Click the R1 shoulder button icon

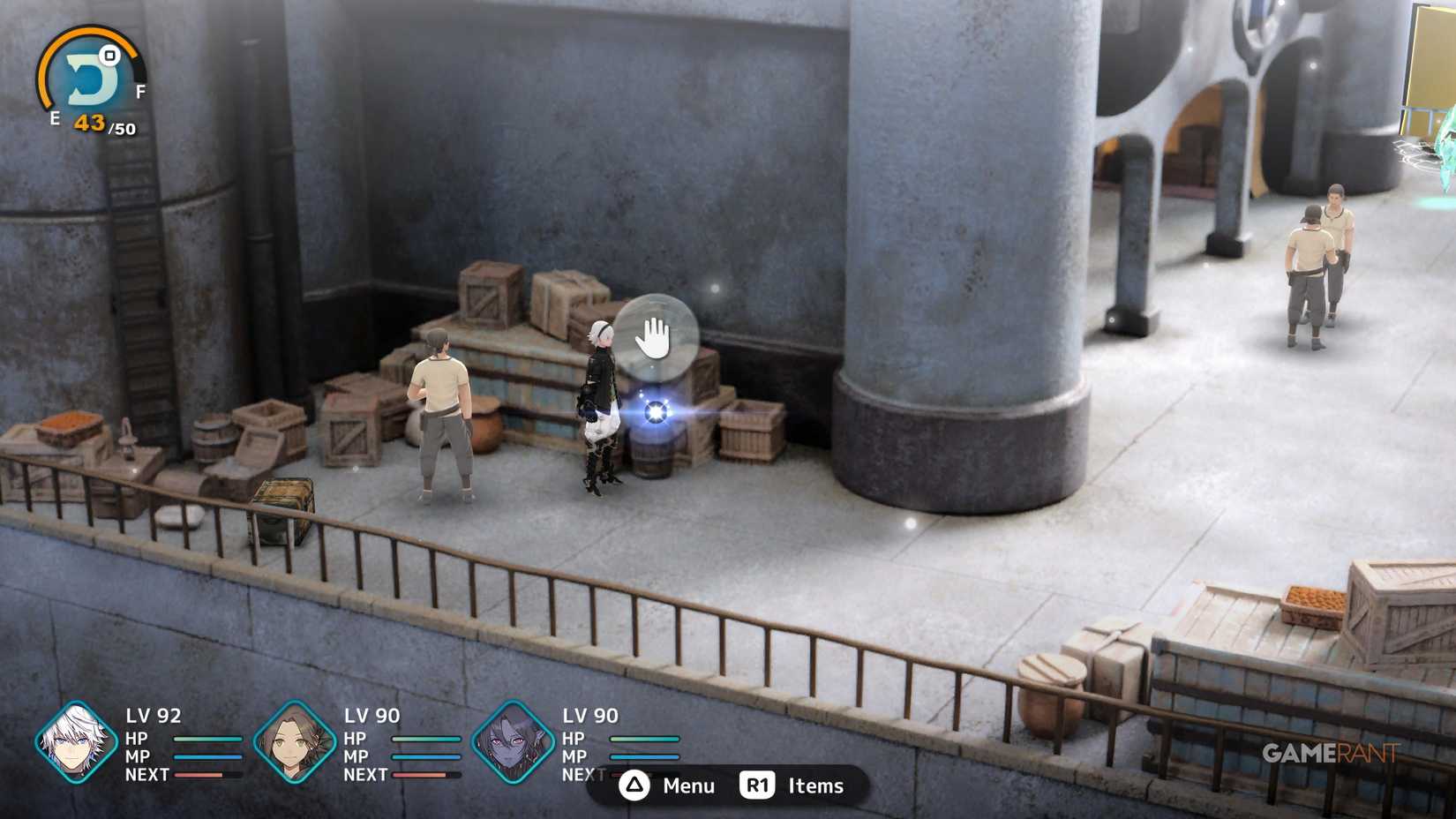[x=757, y=785]
